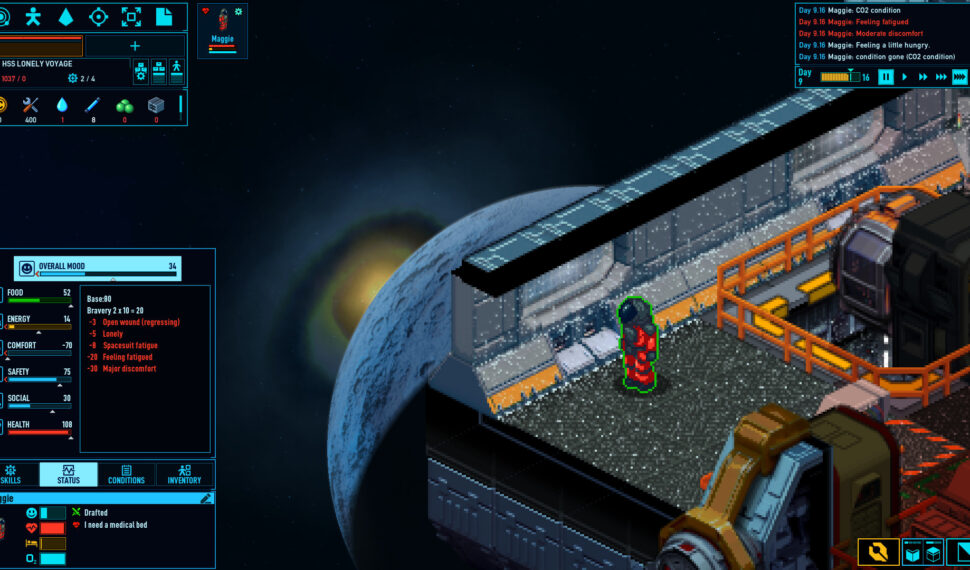Click the pencil rename icon beside name
970x570 pixels.
coord(206,498)
